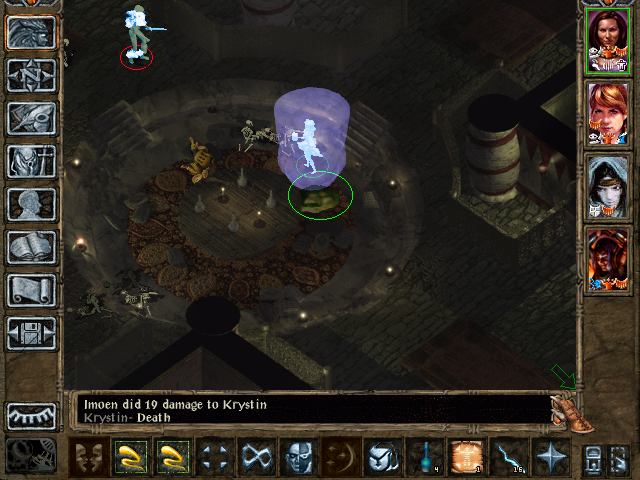Use the blue potion quick item
Viewport: 640px width, 480px height.
(423, 457)
